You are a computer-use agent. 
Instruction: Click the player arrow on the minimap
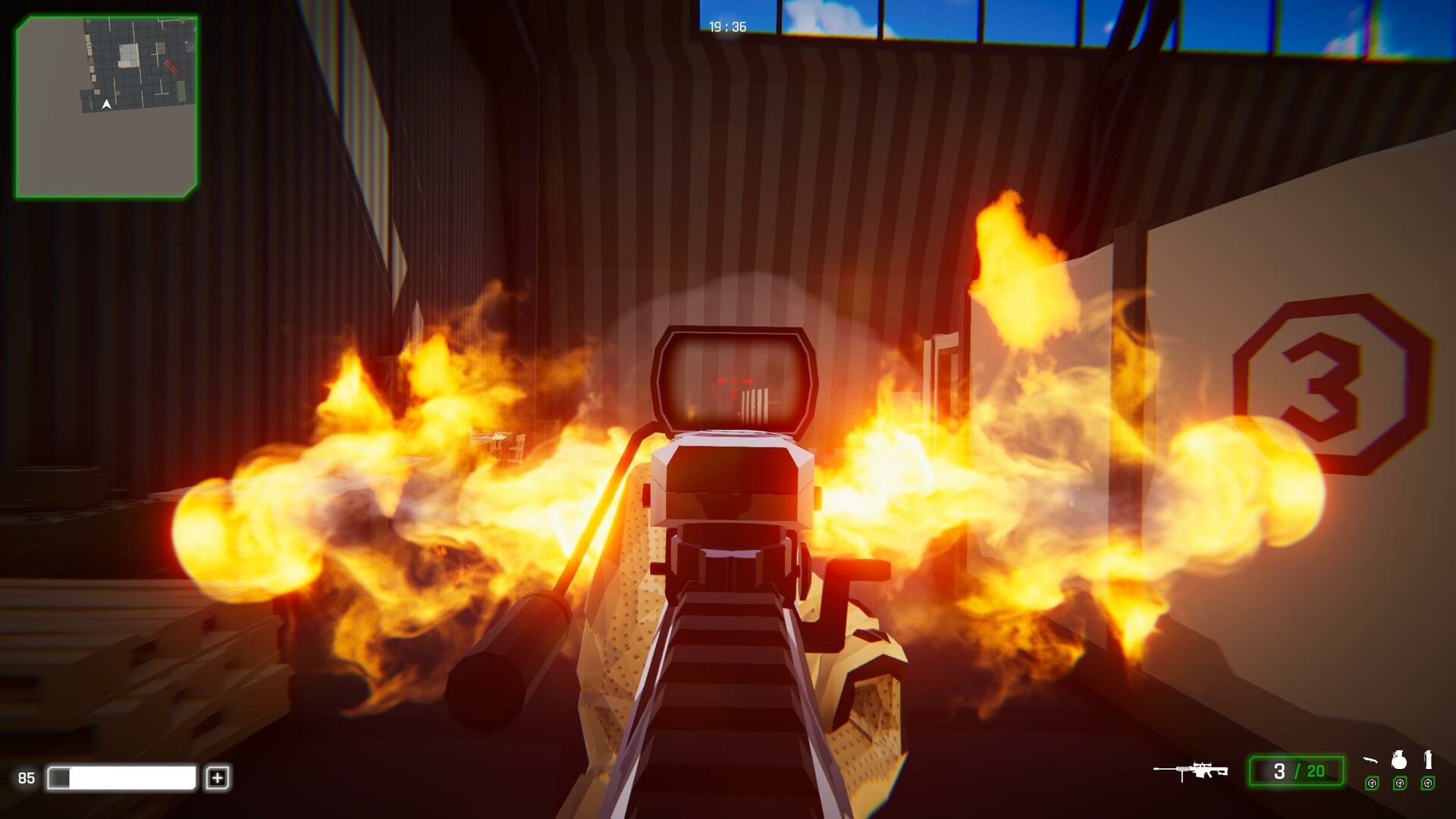click(106, 104)
